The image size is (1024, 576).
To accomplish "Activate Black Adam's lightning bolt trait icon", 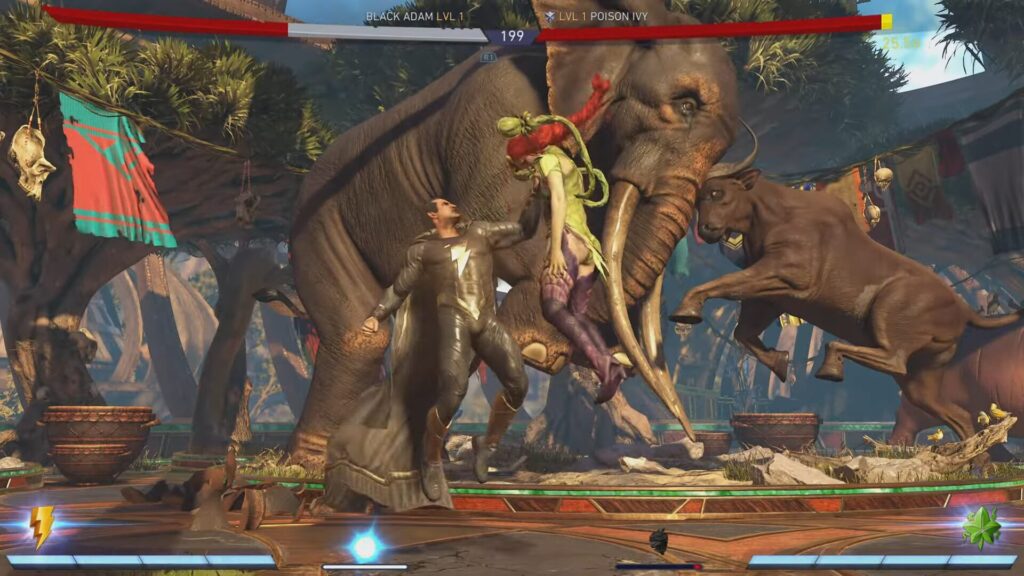I will point(41,526).
